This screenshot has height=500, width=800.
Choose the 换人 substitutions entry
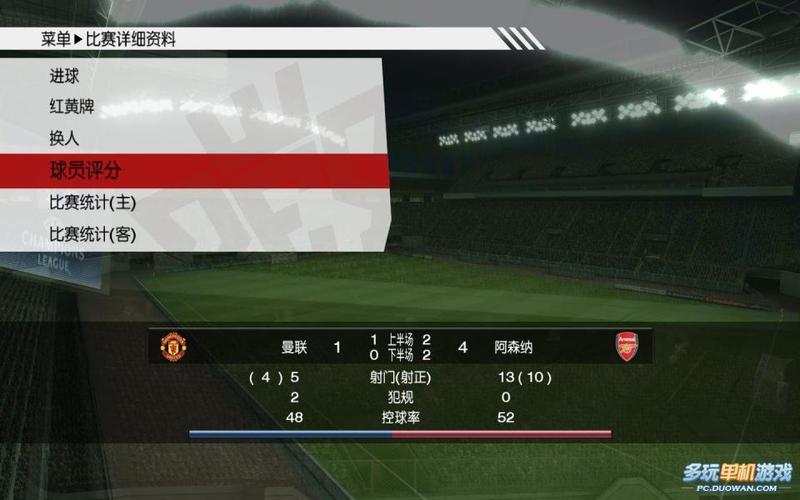(x=65, y=138)
